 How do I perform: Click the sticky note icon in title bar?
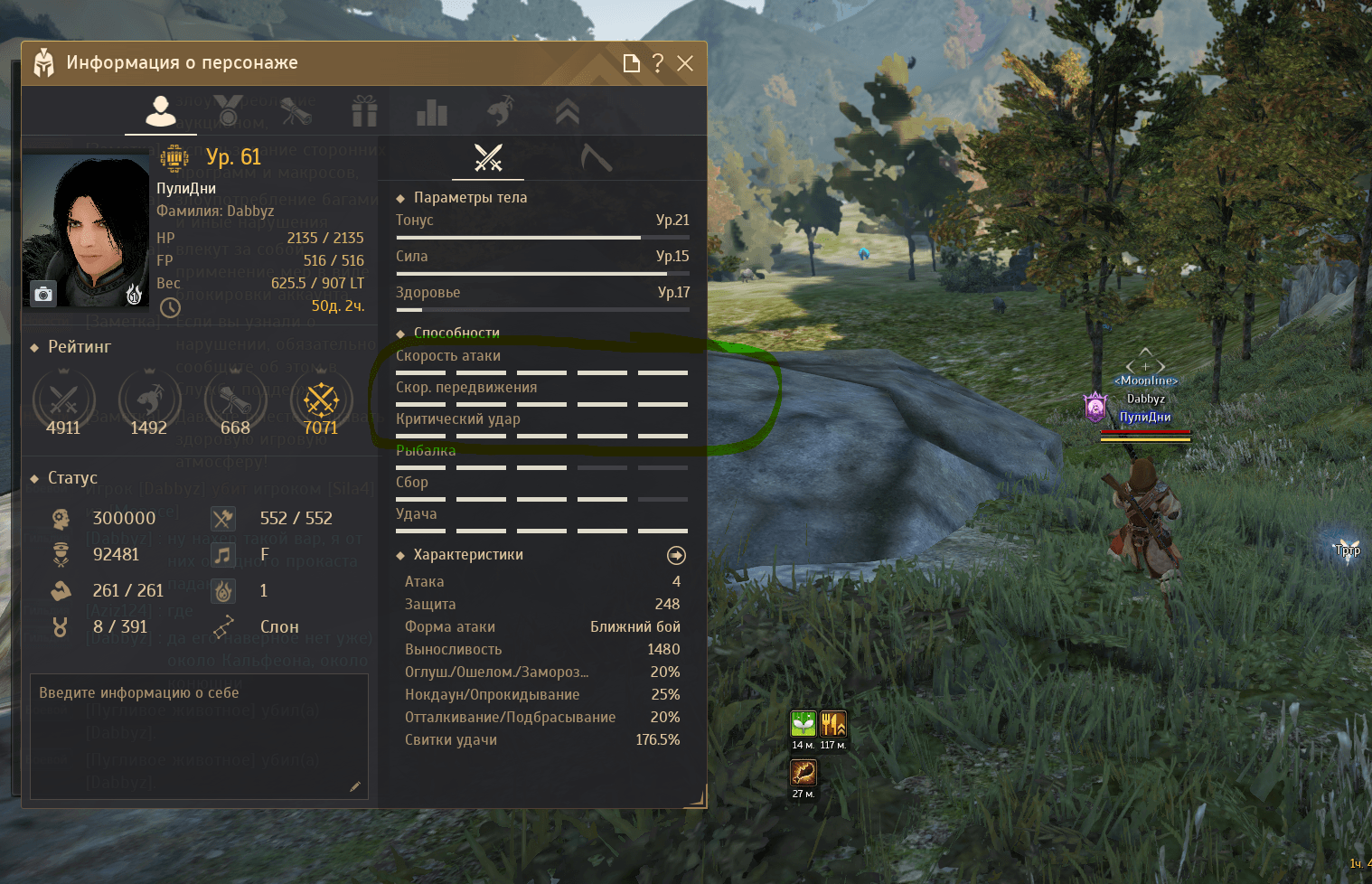632,63
